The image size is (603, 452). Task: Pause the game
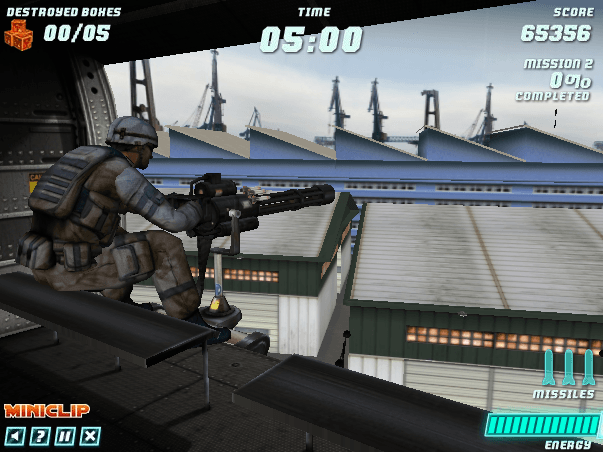pyautogui.click(x=65, y=435)
